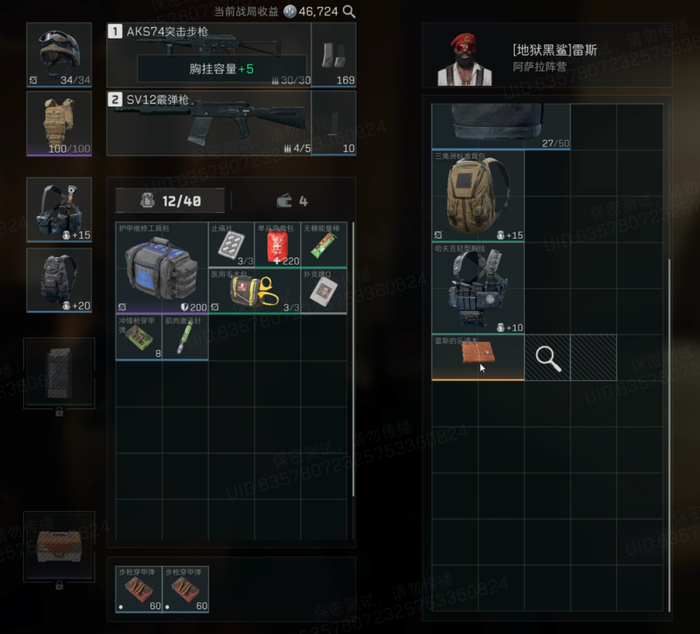Screen dimensions: 700x634
Task: Select the SMG armor-piercing ammo box
Action: (138, 337)
